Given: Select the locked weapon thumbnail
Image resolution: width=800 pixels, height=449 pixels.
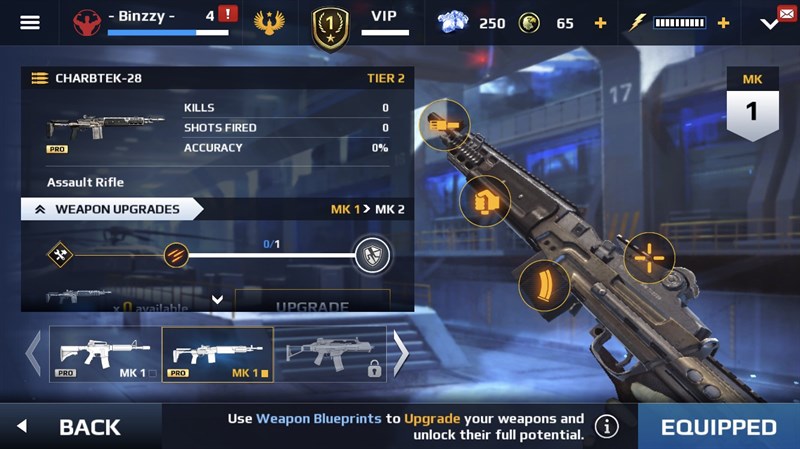Looking at the screenshot, I should pos(330,354).
